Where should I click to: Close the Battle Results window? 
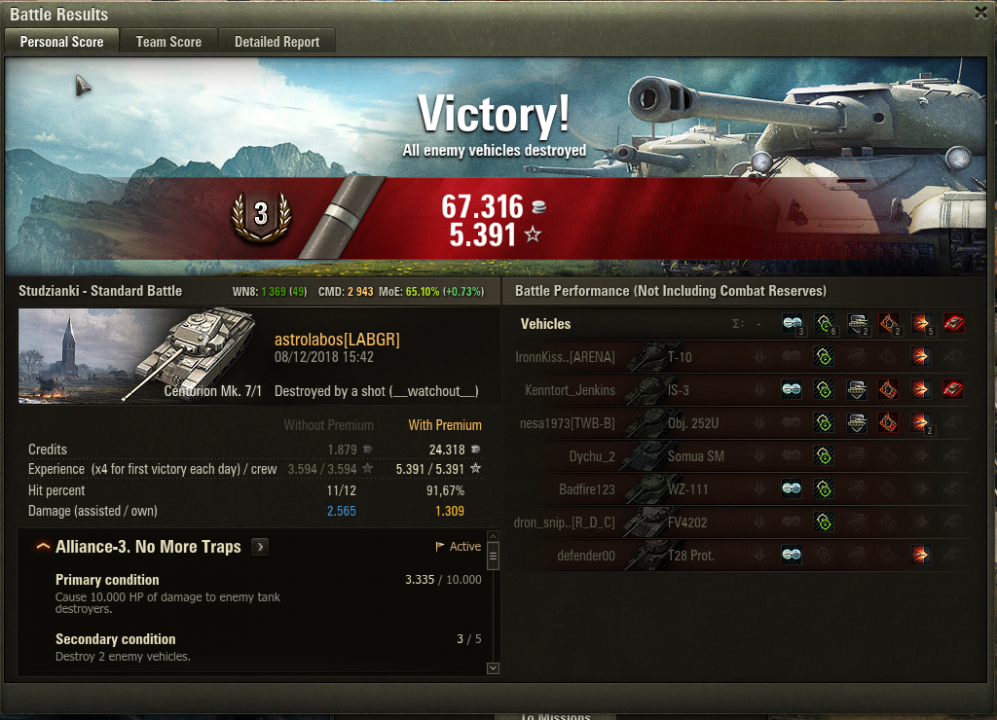click(981, 12)
